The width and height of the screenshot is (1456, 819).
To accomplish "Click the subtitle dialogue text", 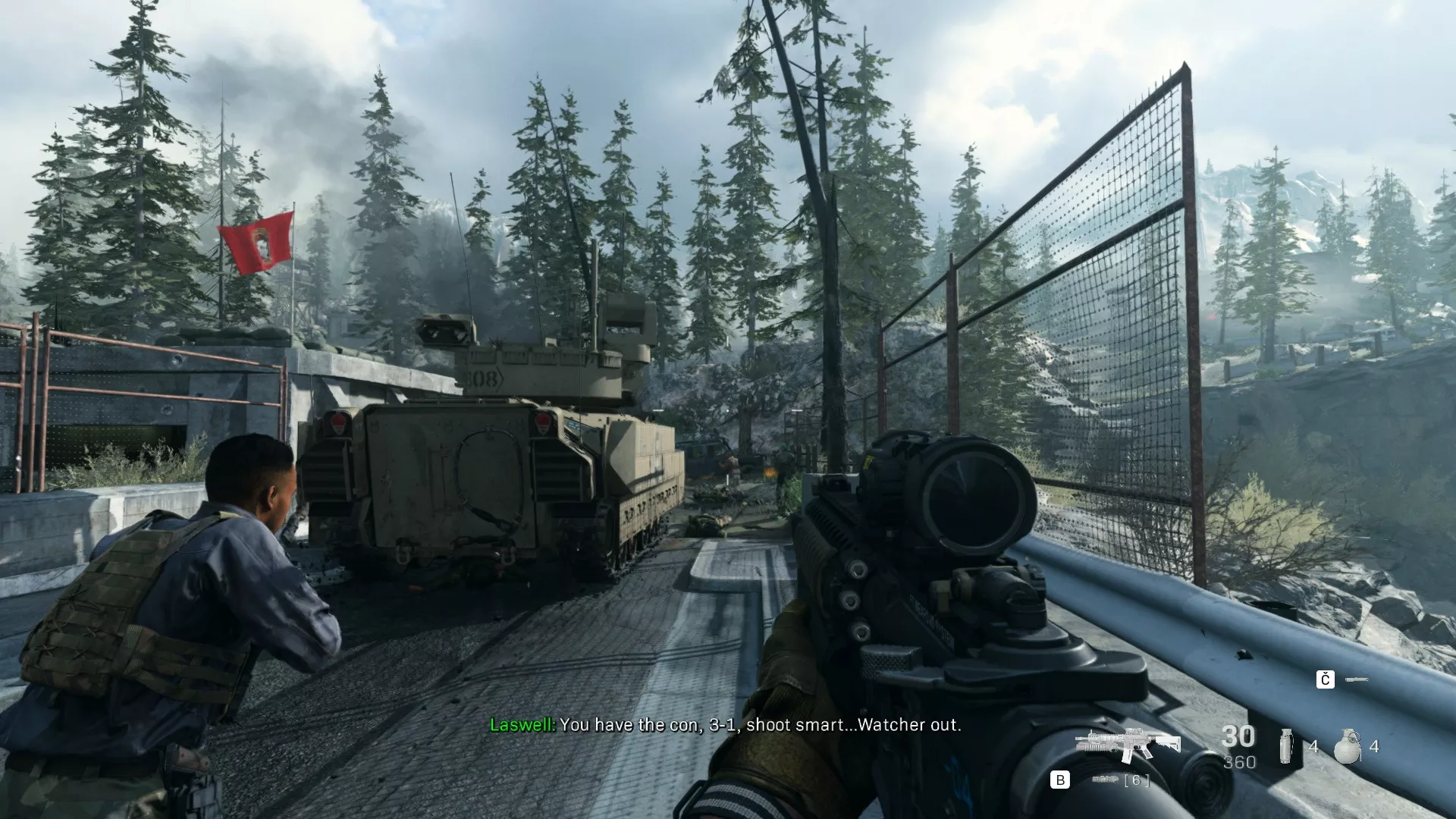I will point(758,725).
